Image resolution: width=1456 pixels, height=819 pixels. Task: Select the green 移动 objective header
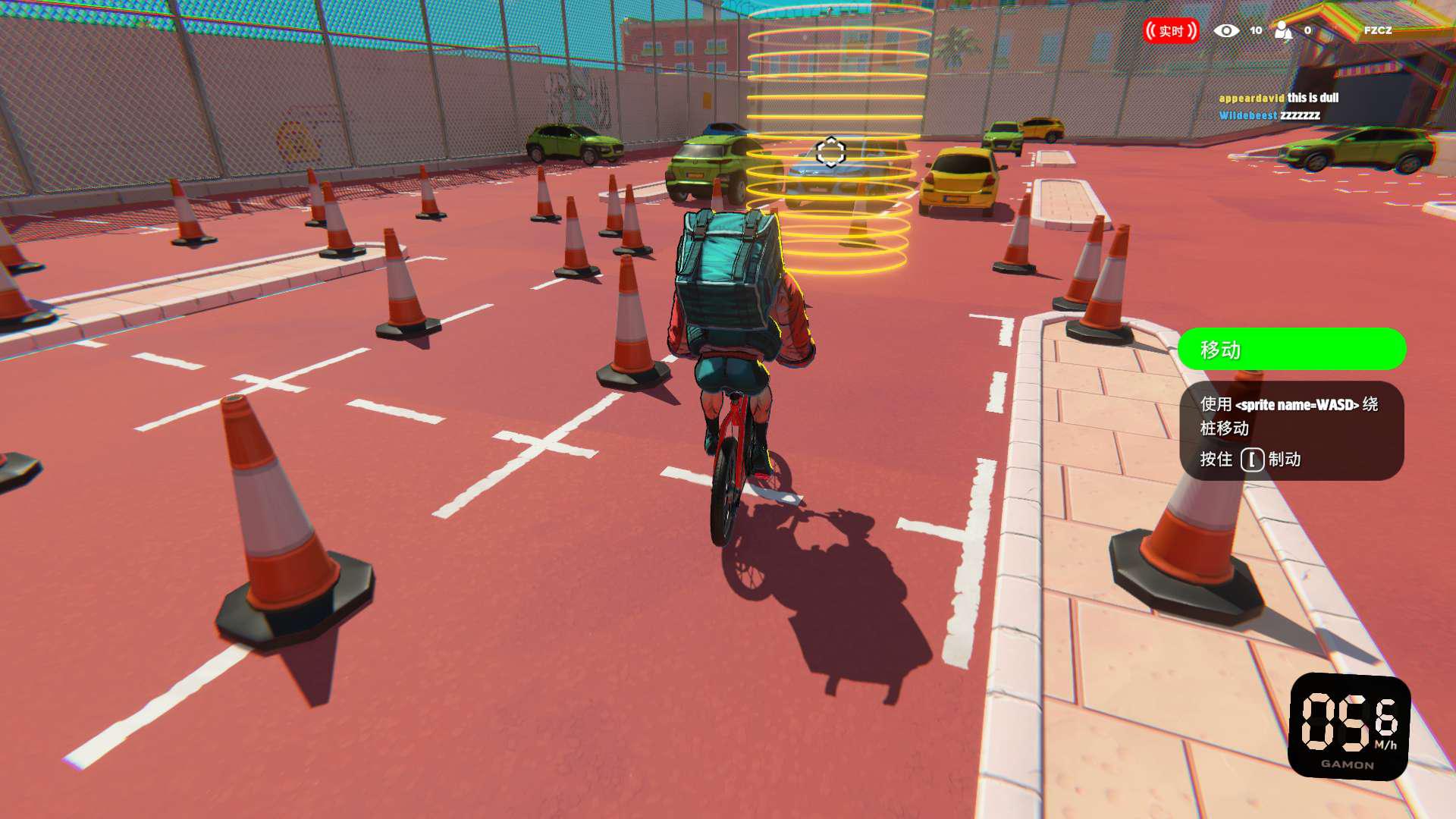tap(1291, 350)
